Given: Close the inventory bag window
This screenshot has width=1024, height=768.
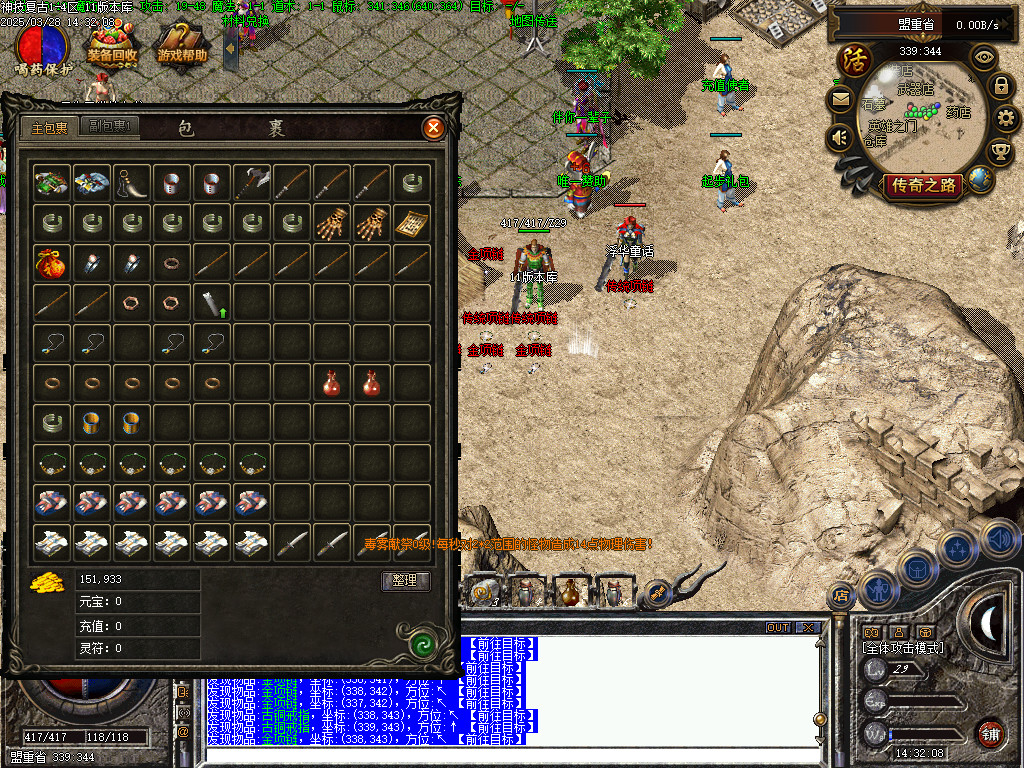Looking at the screenshot, I should 433,128.
